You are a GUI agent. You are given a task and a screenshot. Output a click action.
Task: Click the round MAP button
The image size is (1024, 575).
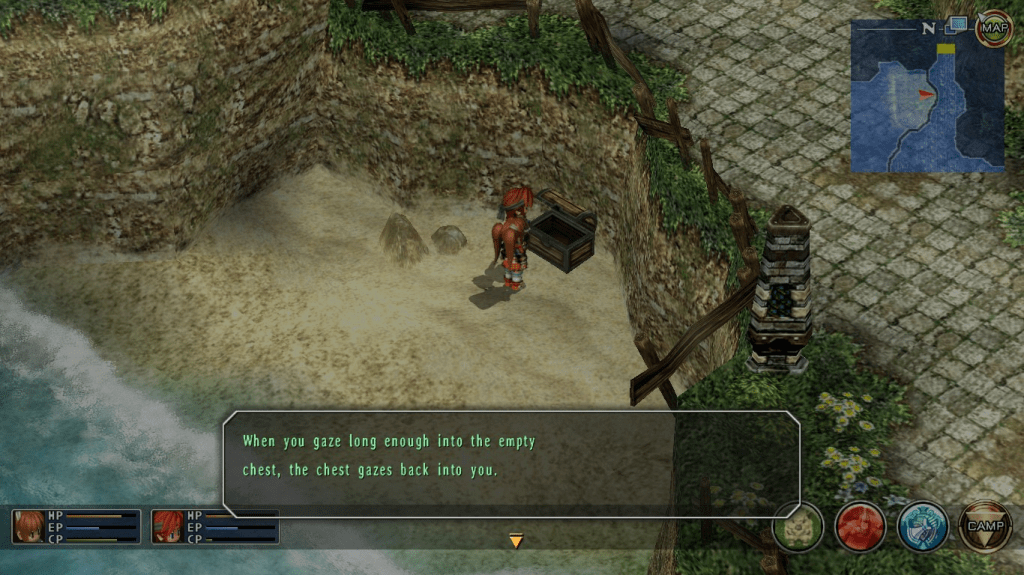(993, 28)
